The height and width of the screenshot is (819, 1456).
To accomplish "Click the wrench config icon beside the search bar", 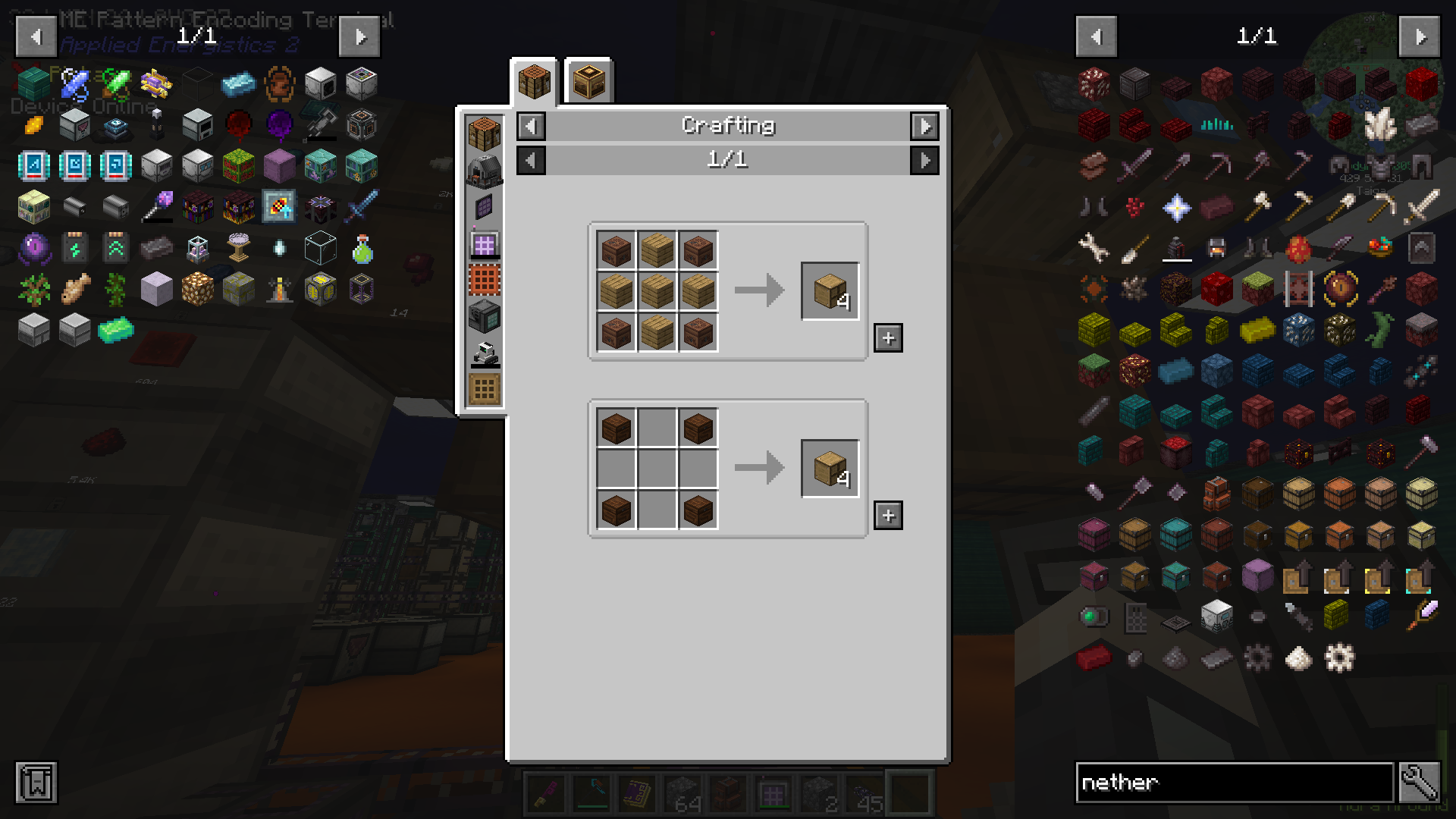I will point(1429,783).
